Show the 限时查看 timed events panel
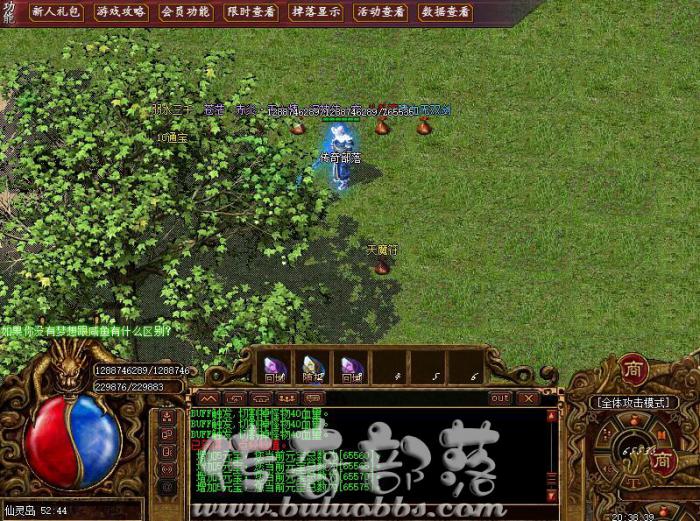This screenshot has width=700, height=521. (251, 13)
